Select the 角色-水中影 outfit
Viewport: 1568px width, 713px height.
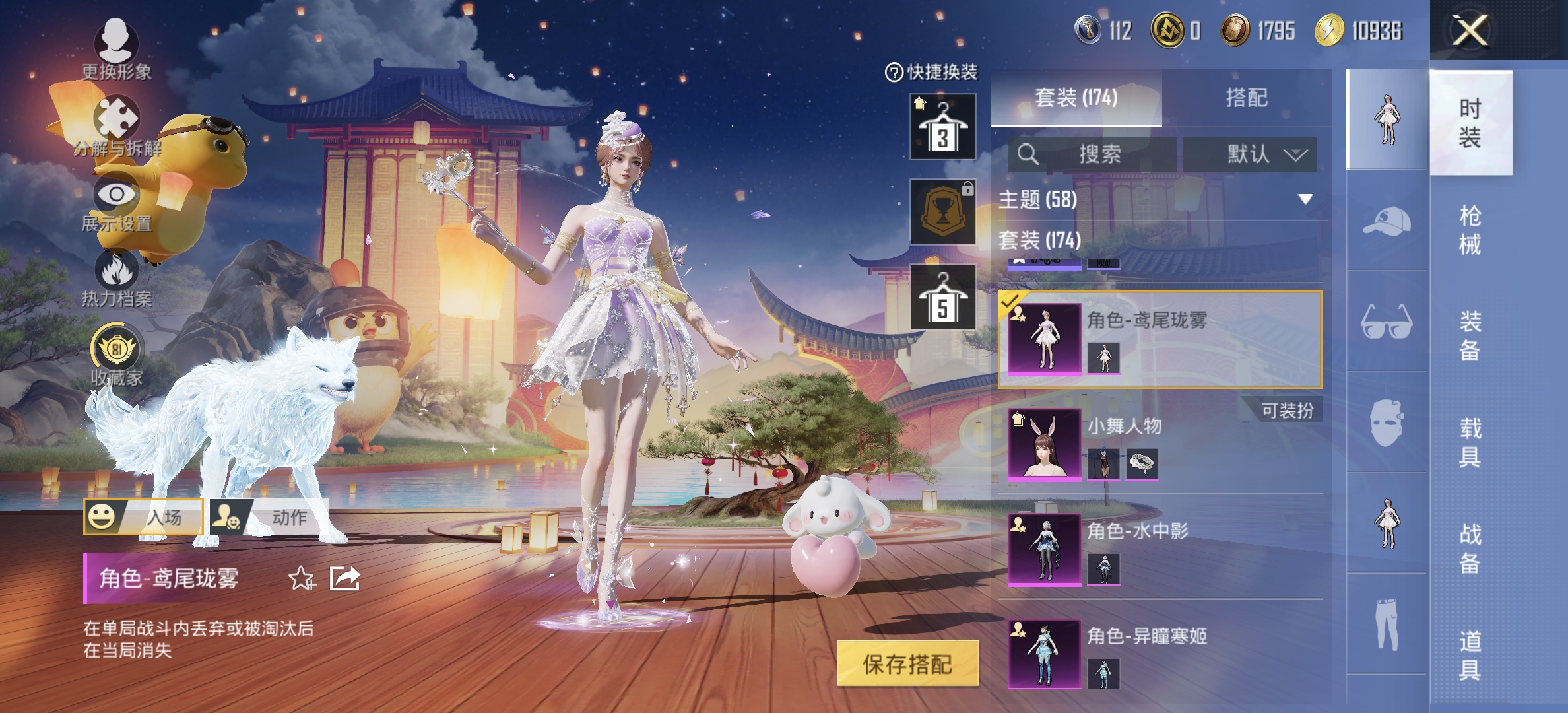1160,548
